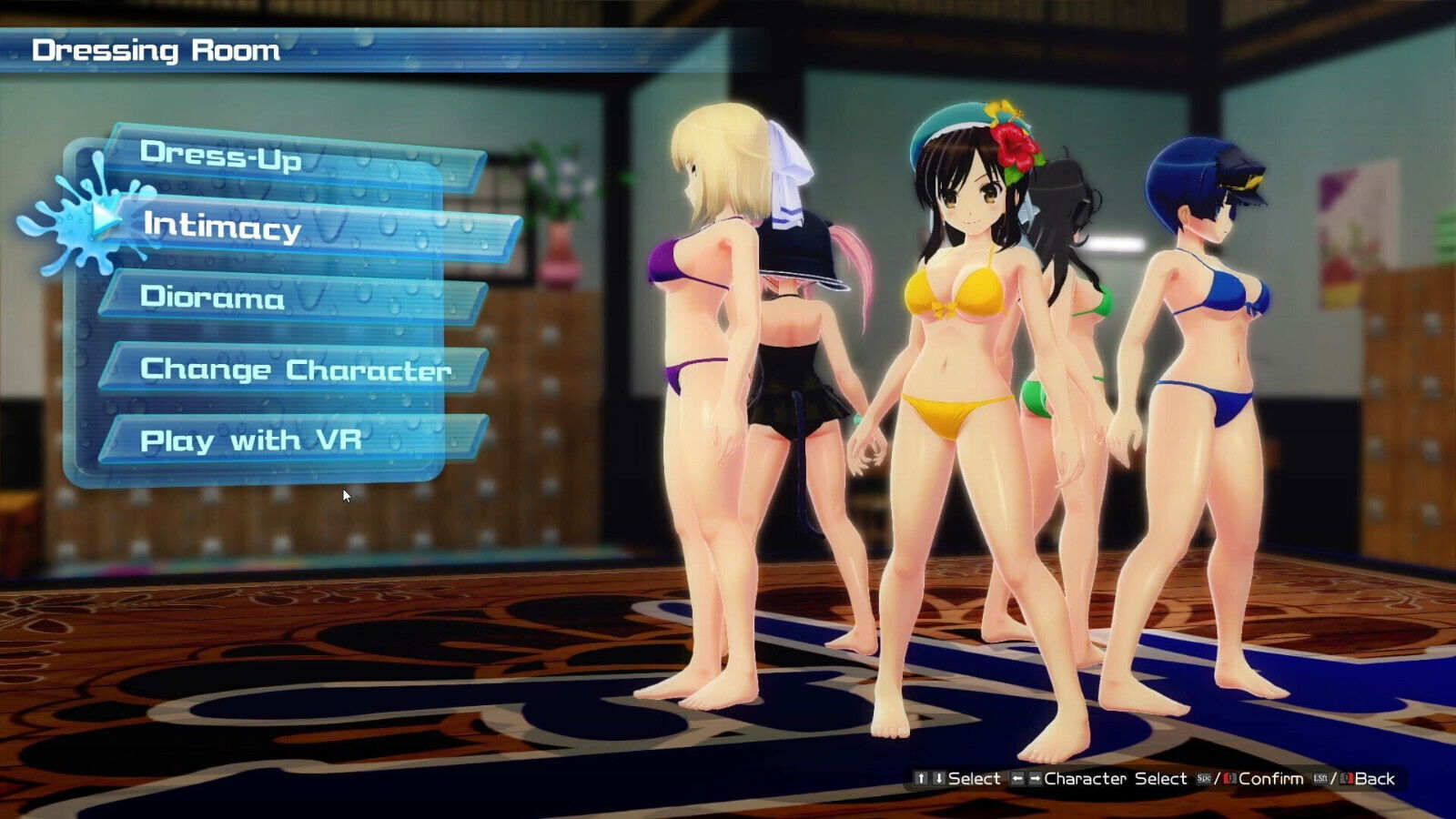
Task: Click the gamepad button icon next to Back
Action: [1348, 779]
